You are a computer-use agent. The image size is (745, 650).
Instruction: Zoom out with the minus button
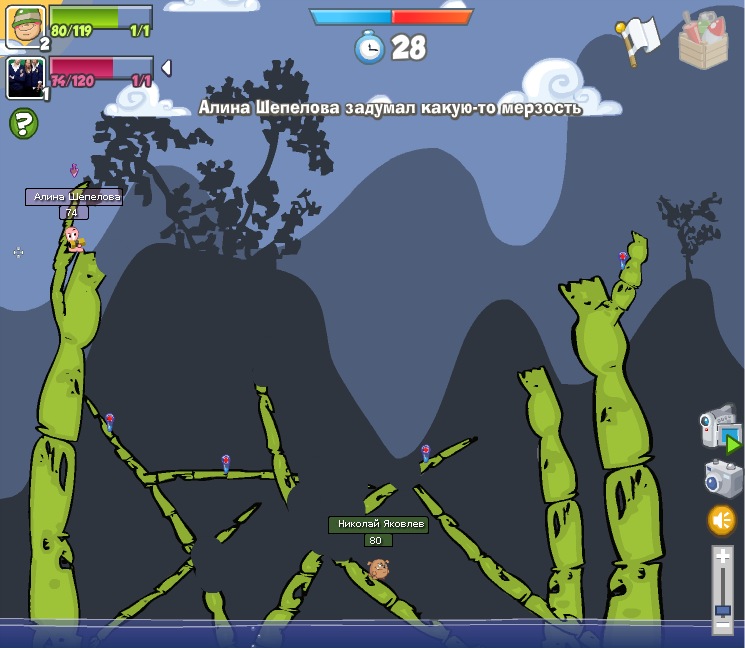pyautogui.click(x=722, y=625)
